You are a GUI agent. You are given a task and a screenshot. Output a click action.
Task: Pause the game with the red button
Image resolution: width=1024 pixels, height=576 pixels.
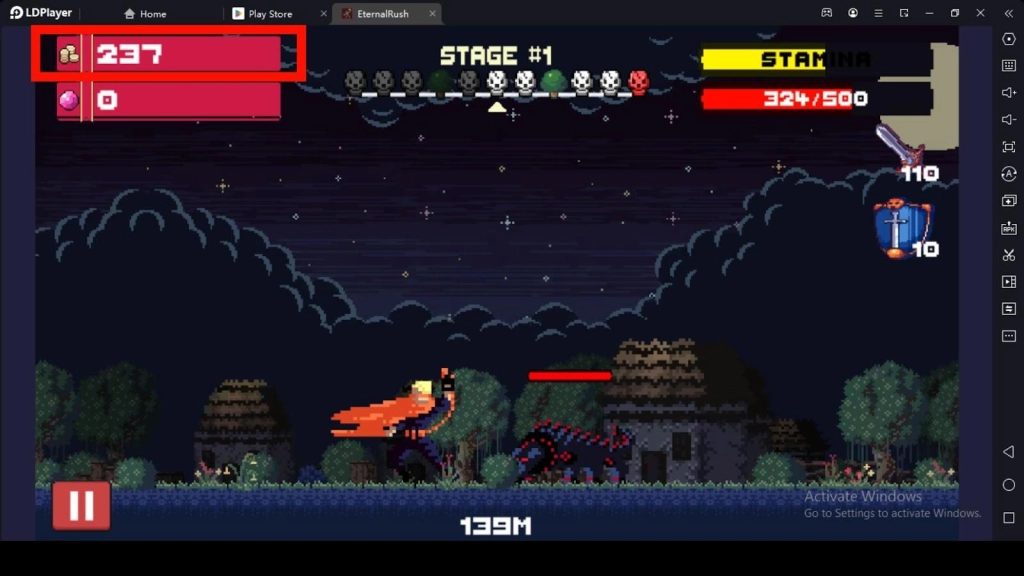click(x=81, y=505)
